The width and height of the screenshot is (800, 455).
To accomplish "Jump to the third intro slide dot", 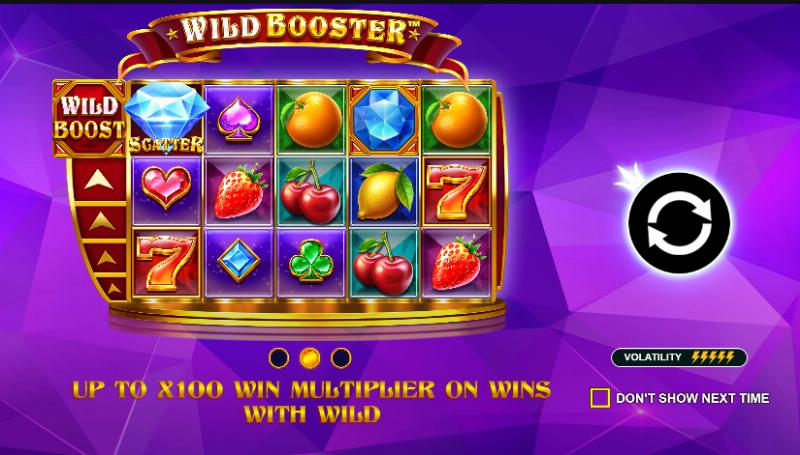I will coord(341,357).
